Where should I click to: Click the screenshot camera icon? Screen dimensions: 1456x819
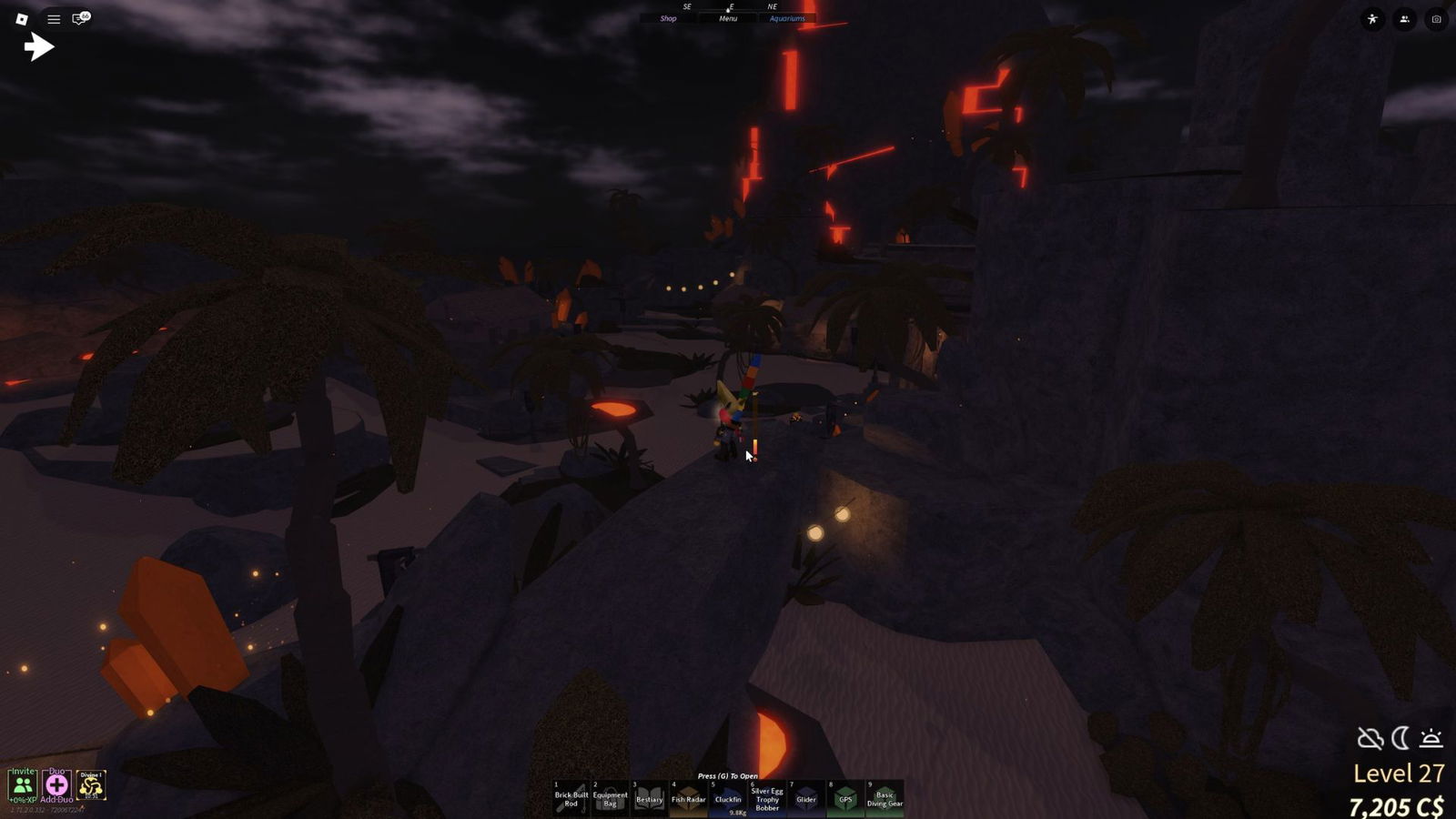click(1436, 19)
